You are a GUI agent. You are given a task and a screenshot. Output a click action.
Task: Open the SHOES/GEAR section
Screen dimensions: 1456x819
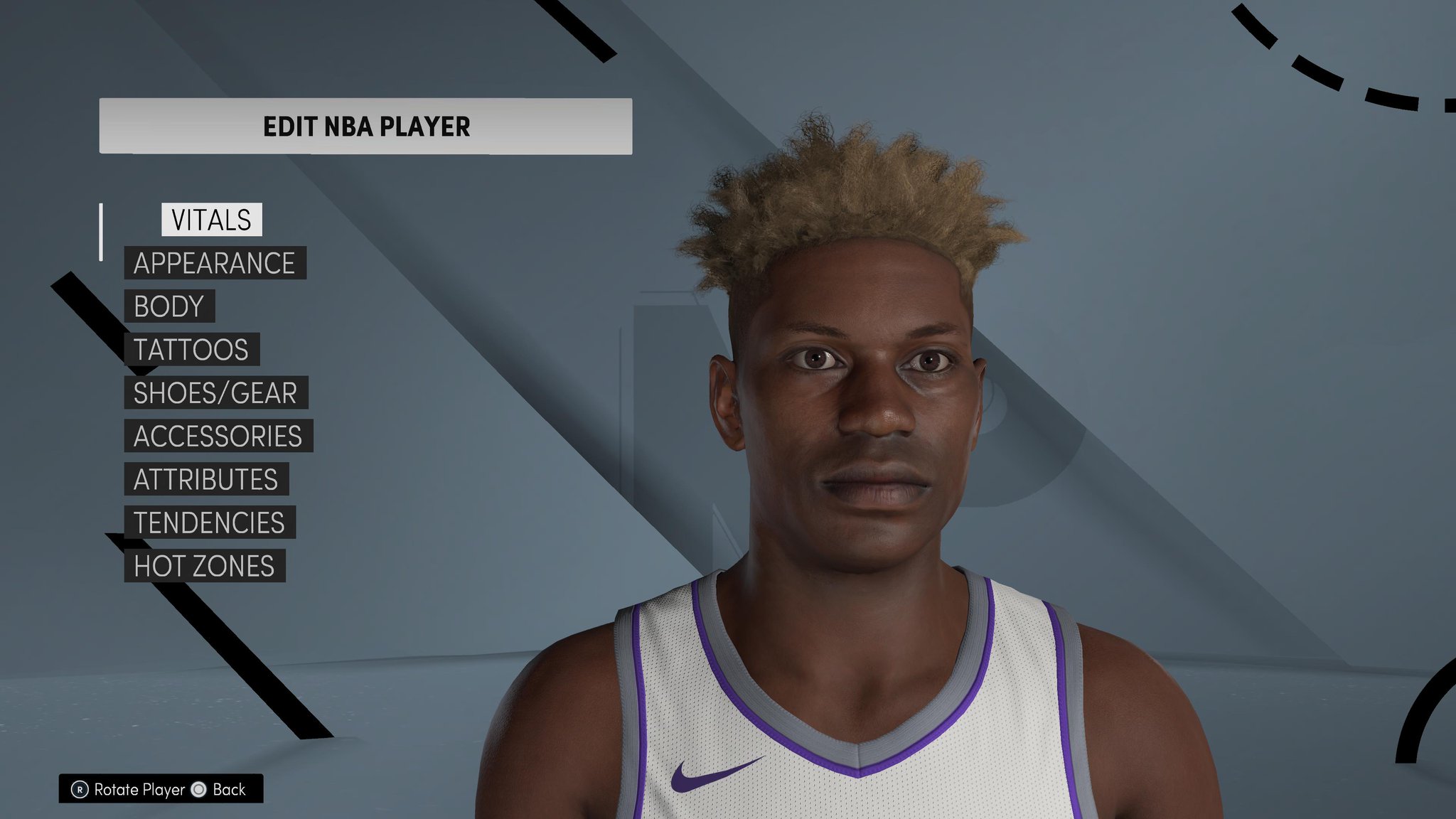pyautogui.click(x=215, y=393)
